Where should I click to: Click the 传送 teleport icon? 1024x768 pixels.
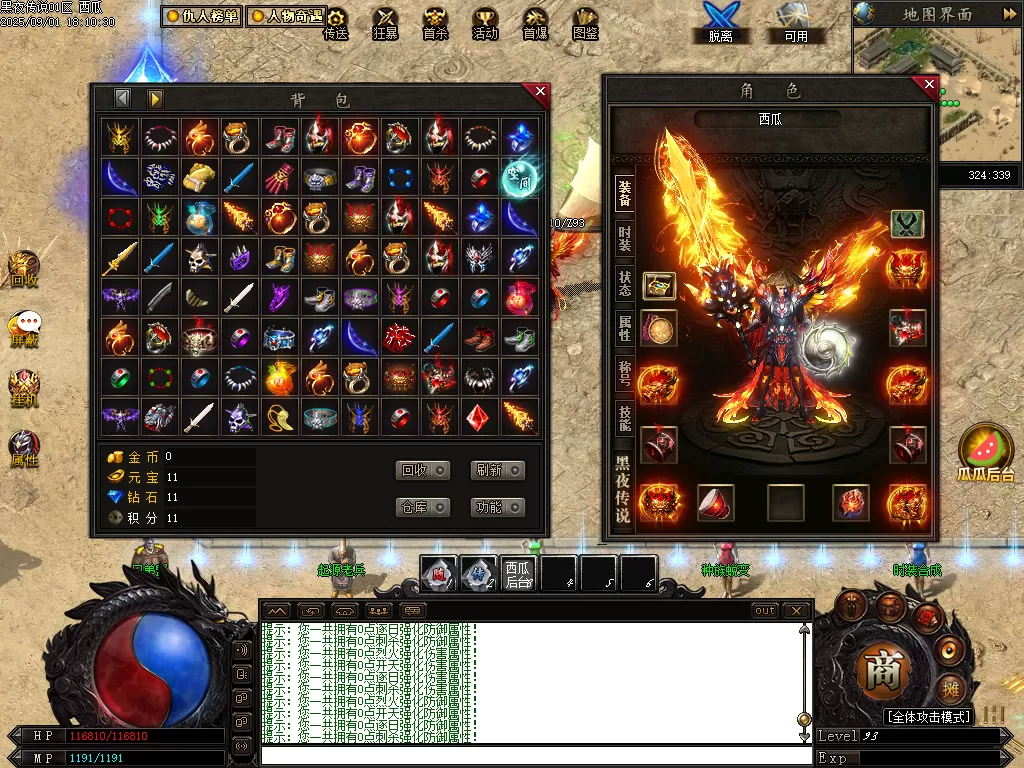[x=336, y=24]
